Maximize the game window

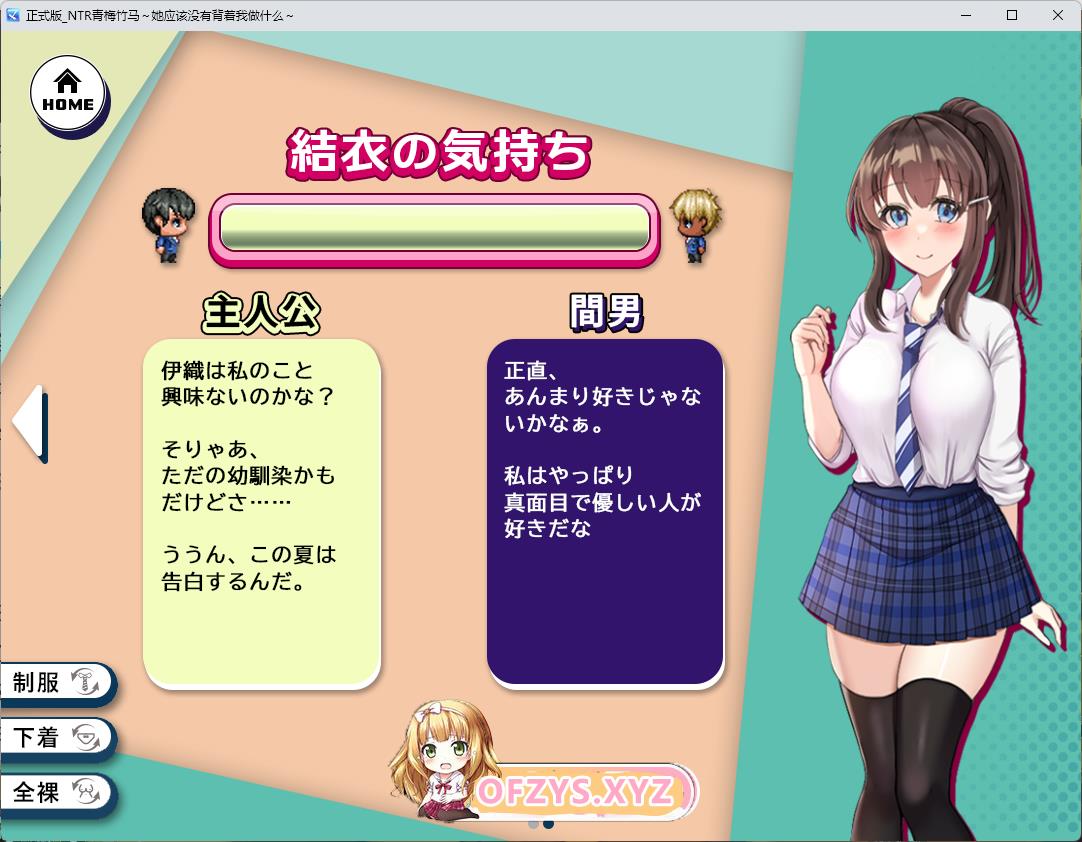pos(1012,15)
